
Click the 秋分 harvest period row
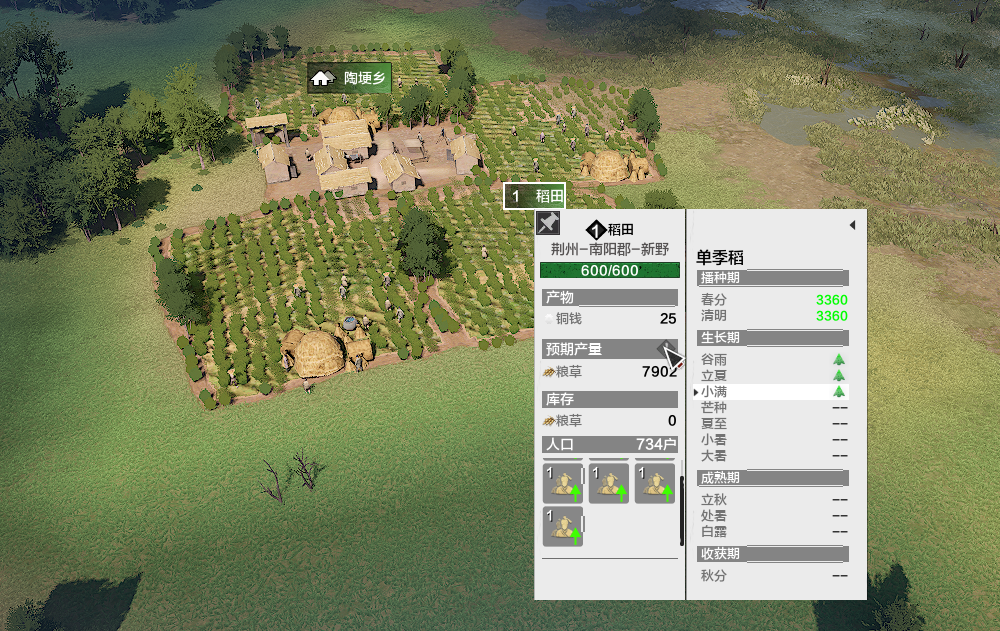[x=772, y=575]
